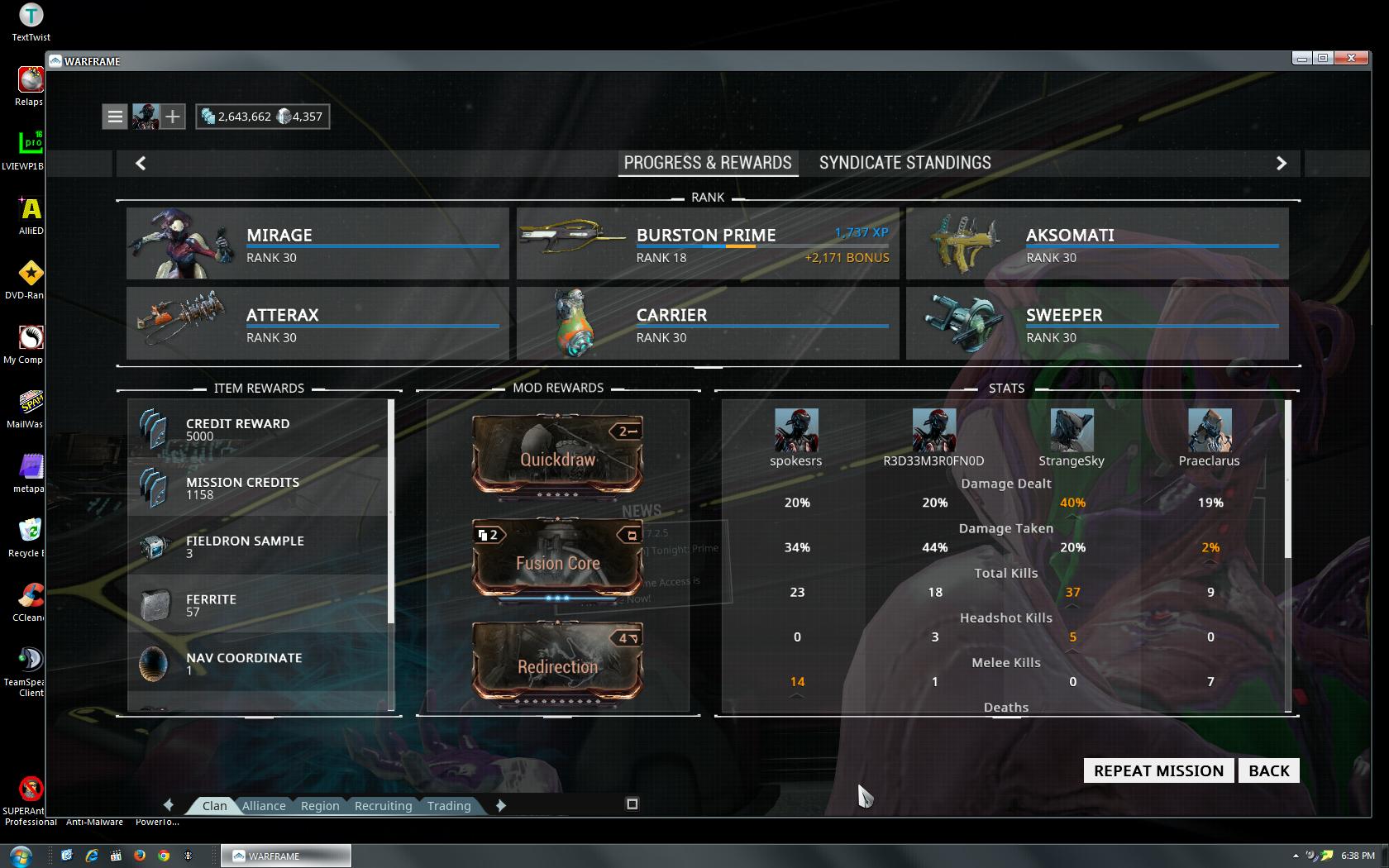This screenshot has height=868, width=1389.
Task: Select the Progress & Rewards tab
Action: pyautogui.click(x=708, y=163)
